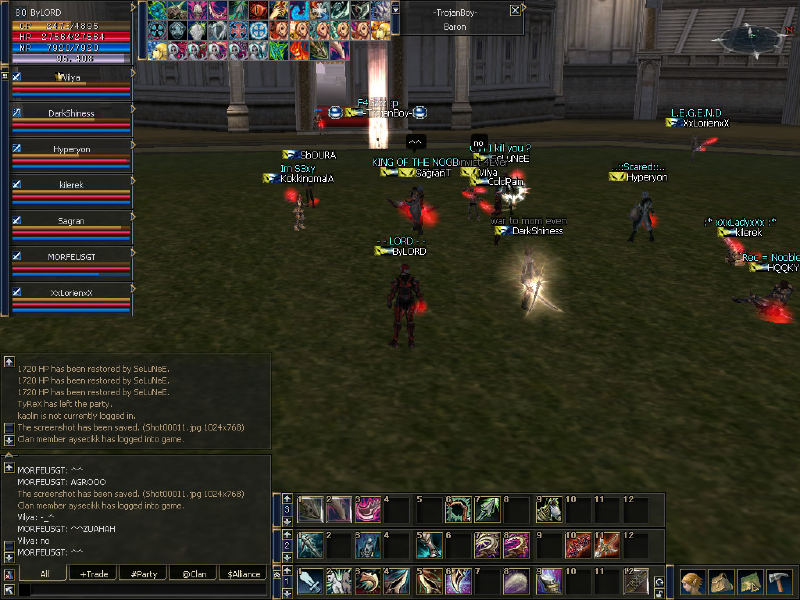The height and width of the screenshot is (600, 800).
Task: Select the @Clan chat tab
Action: [194, 574]
